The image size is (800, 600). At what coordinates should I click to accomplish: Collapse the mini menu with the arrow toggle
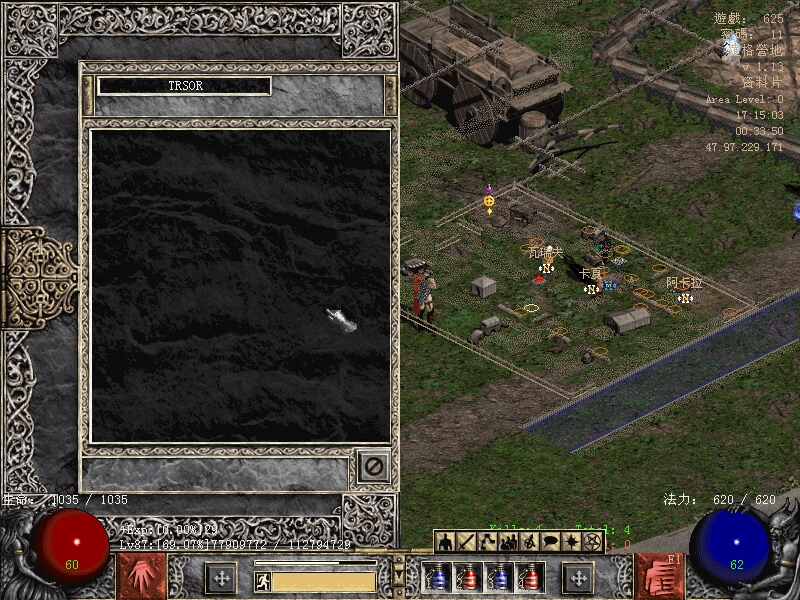pos(400,573)
